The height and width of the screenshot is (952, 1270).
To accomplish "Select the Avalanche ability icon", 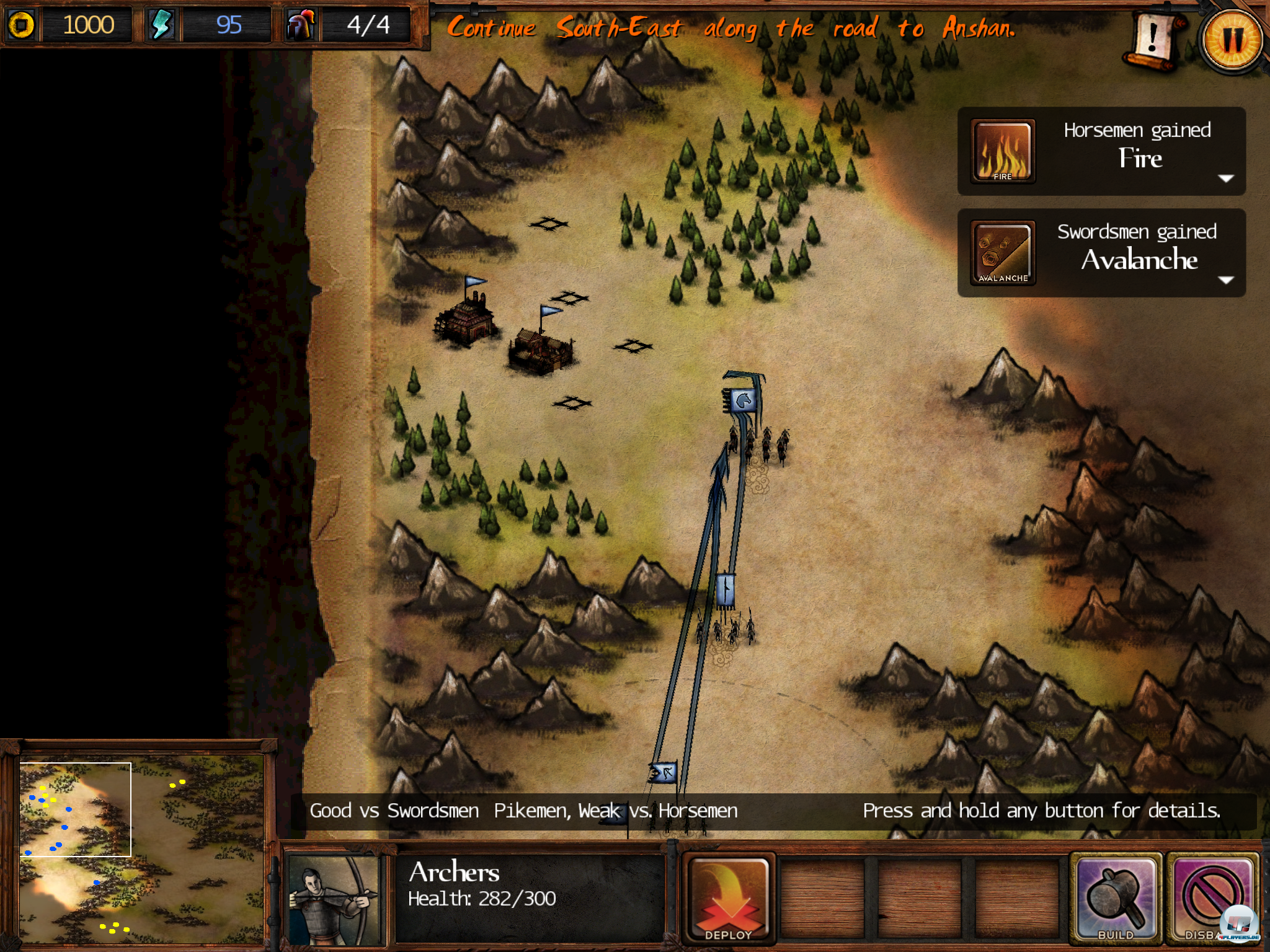I will click(1003, 253).
